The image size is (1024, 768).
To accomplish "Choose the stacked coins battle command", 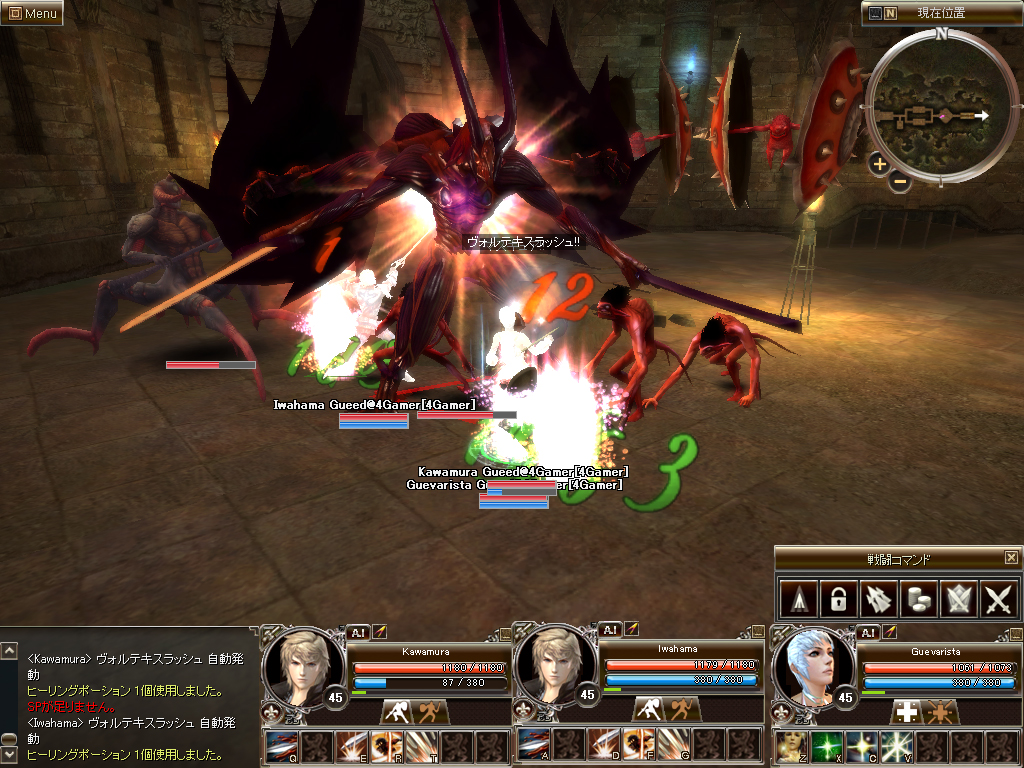I will [x=917, y=599].
